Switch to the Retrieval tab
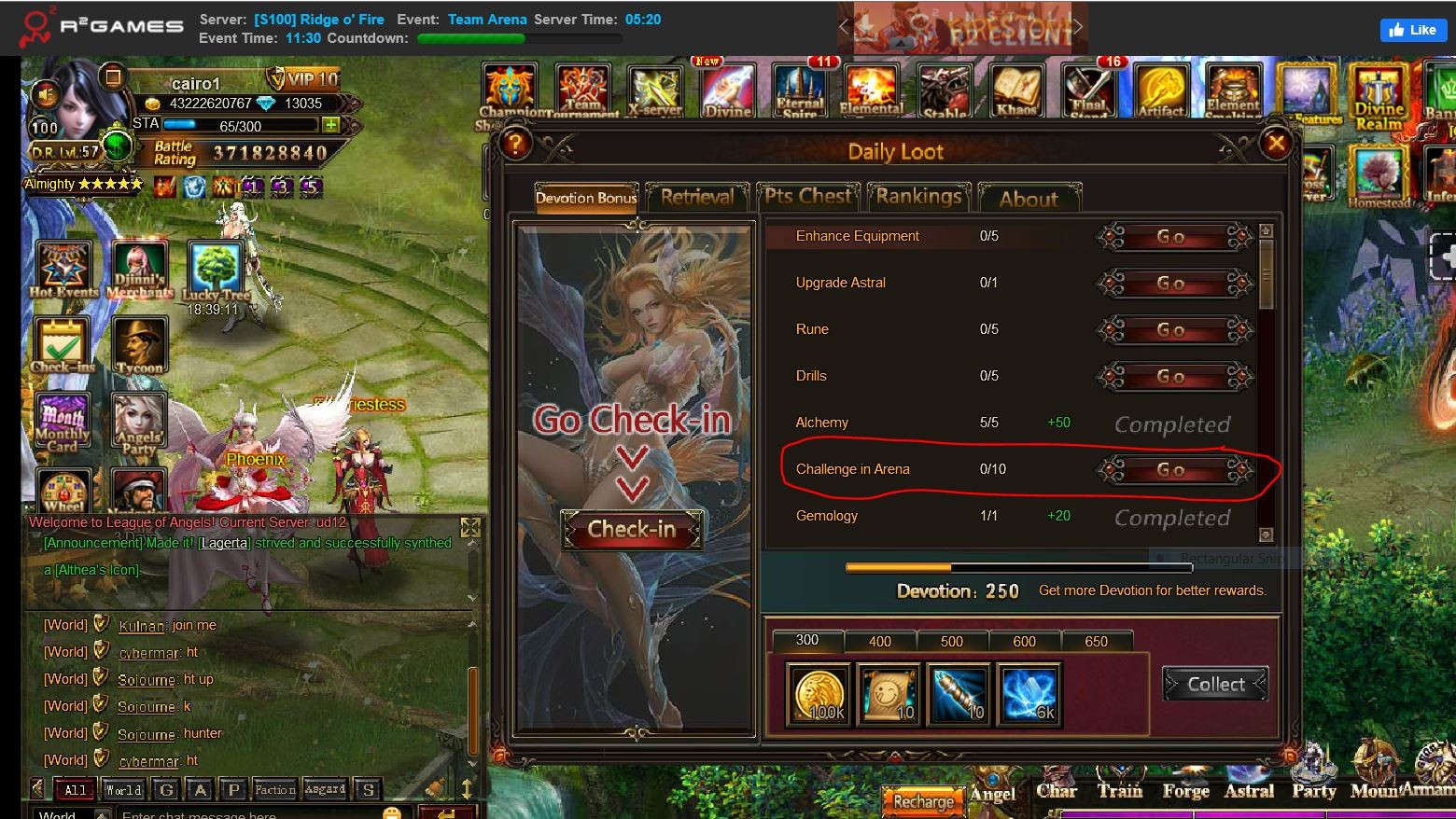Image resolution: width=1456 pixels, height=819 pixels. click(697, 198)
